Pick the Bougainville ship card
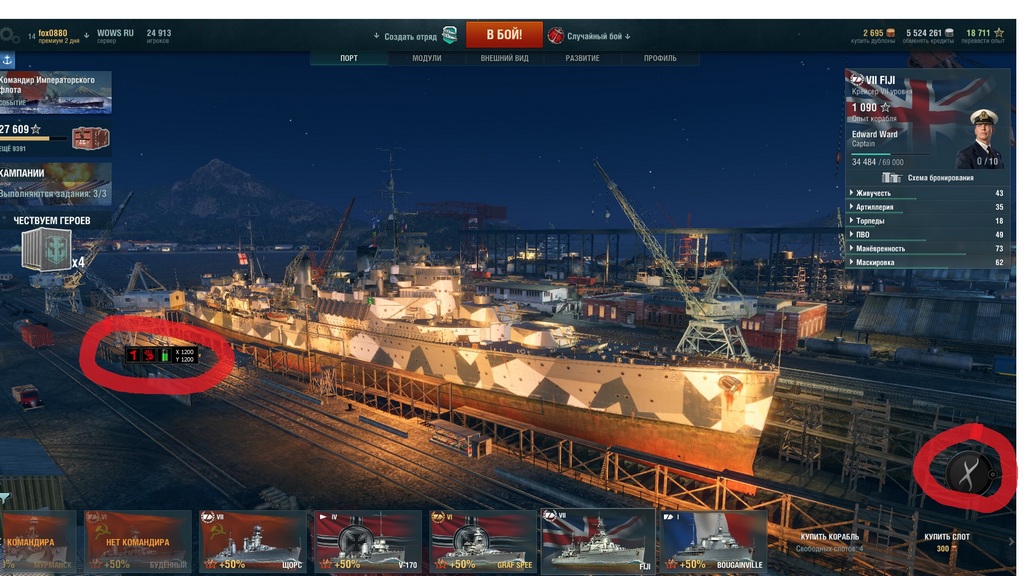 713,542
